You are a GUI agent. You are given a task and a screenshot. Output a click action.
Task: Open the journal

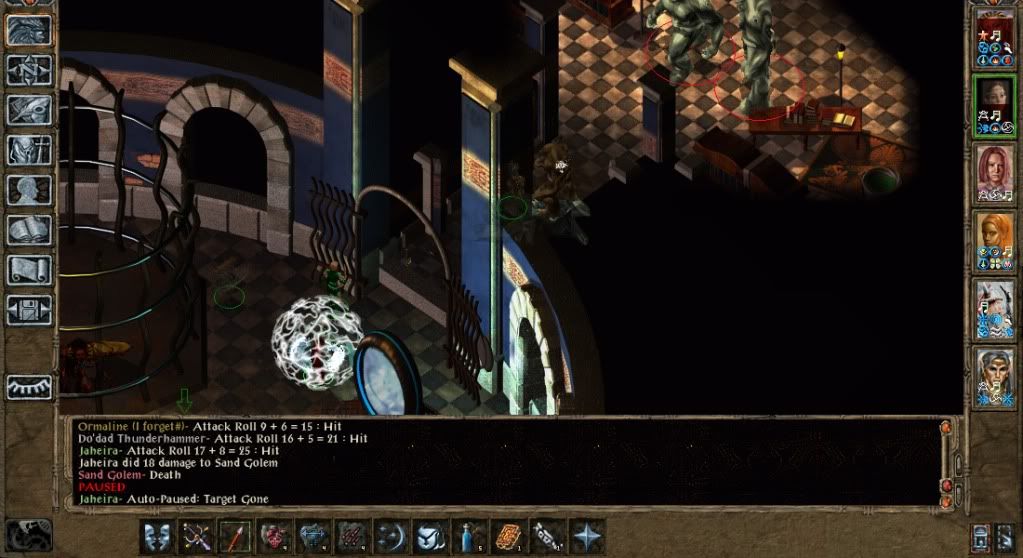pyautogui.click(x=29, y=109)
